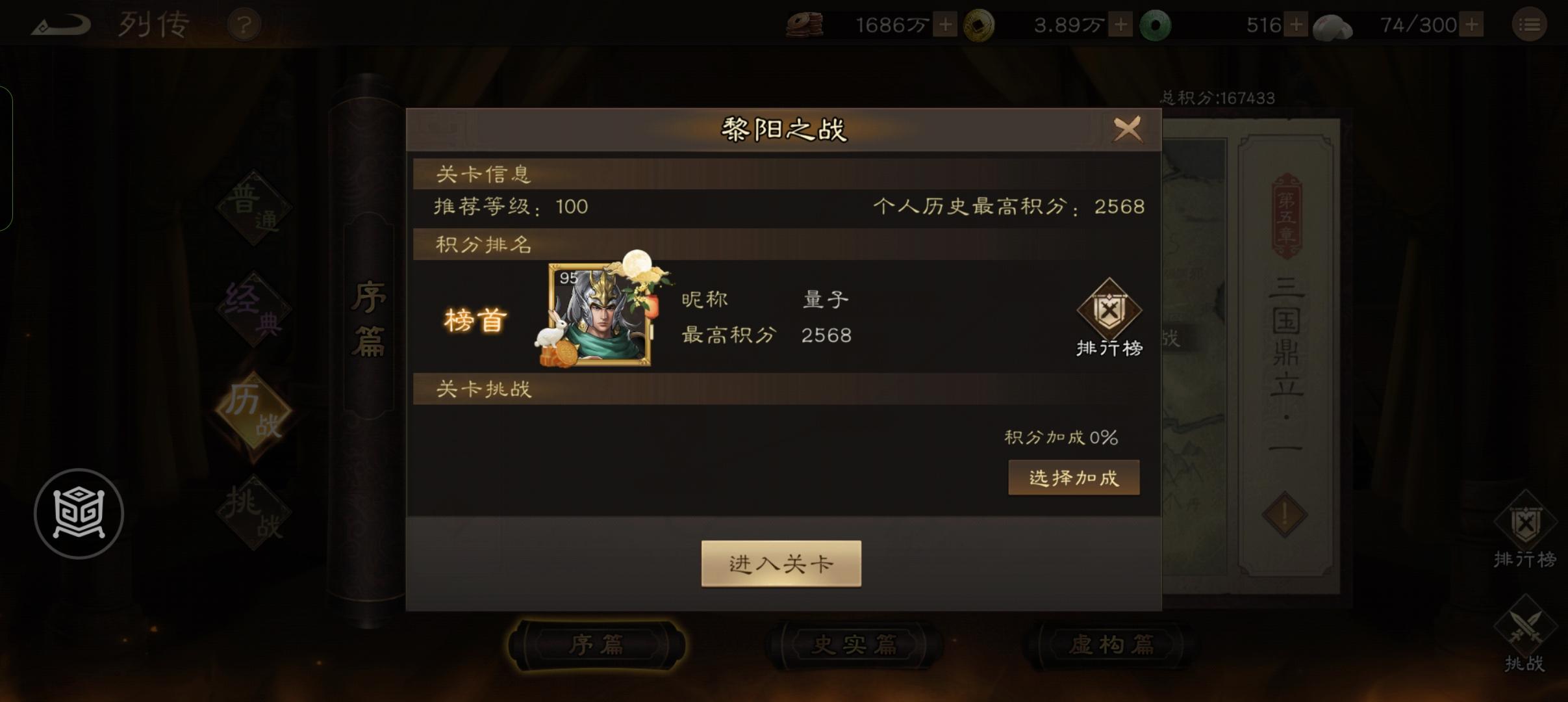Open the treasure chest icon on the left
Screen dimensions: 1568x702
[x=80, y=513]
